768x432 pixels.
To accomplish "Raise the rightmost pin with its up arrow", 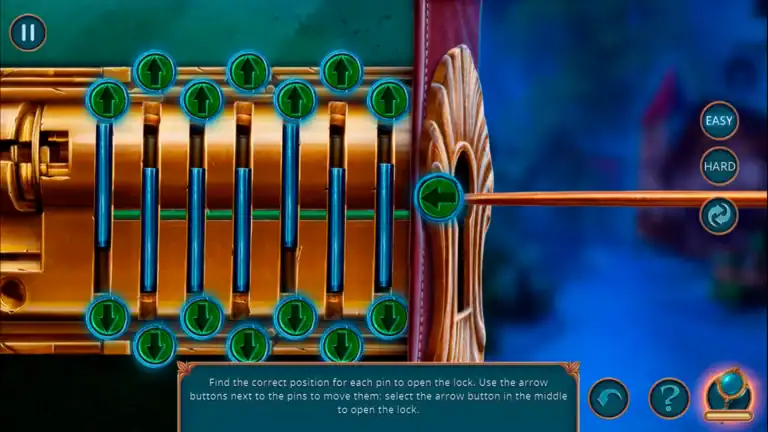I will [x=388, y=100].
